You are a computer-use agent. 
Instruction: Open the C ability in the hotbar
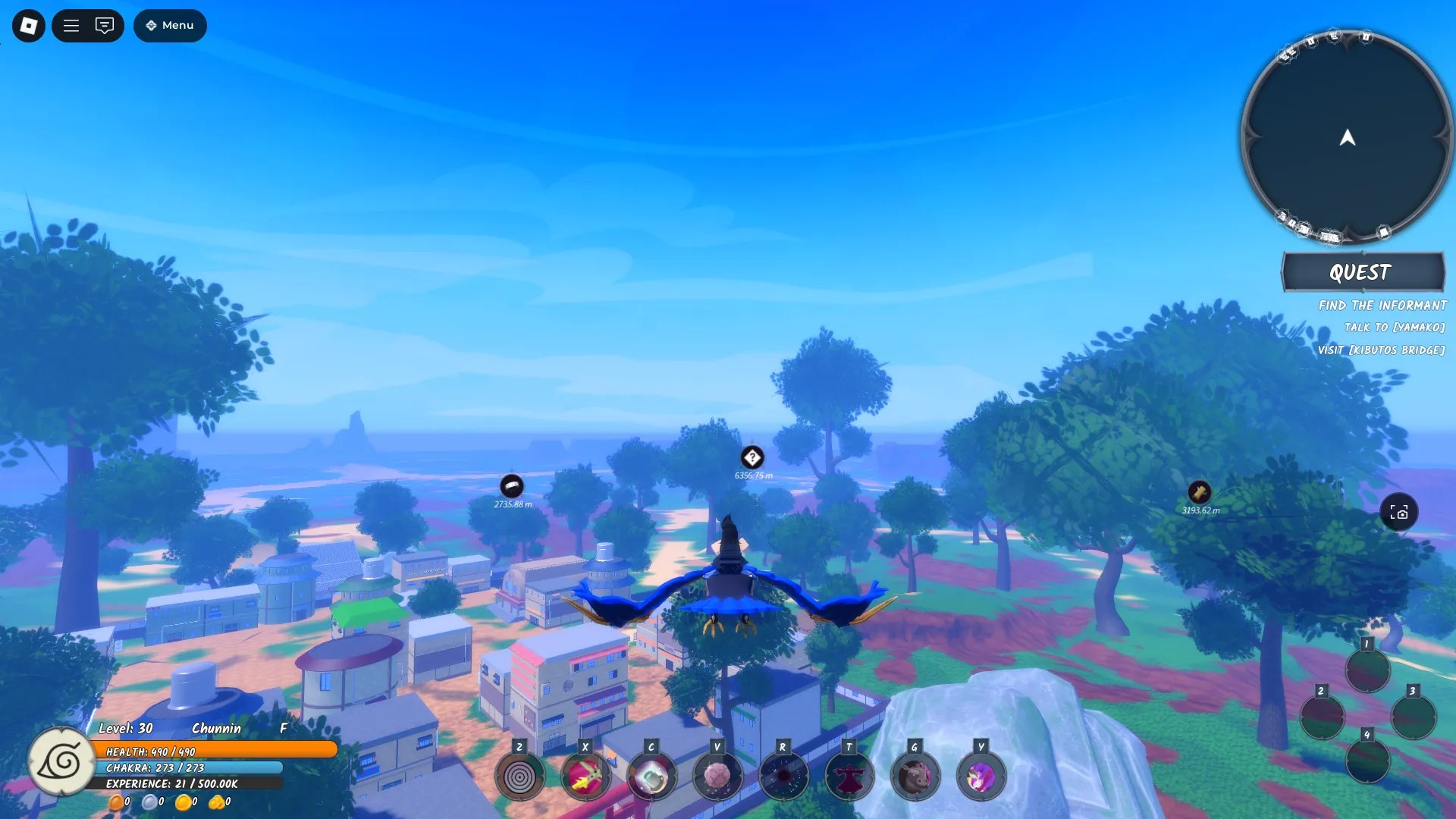(x=652, y=777)
